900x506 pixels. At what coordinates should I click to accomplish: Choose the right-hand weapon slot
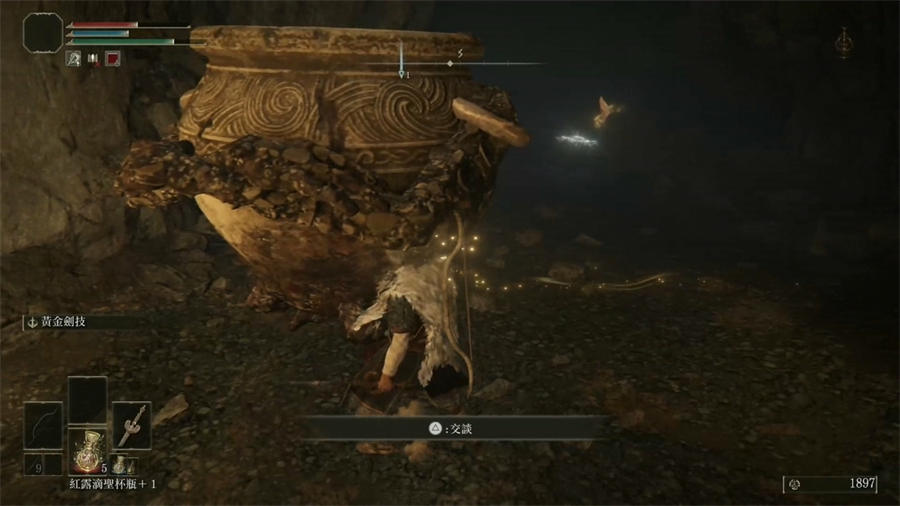click(x=131, y=425)
